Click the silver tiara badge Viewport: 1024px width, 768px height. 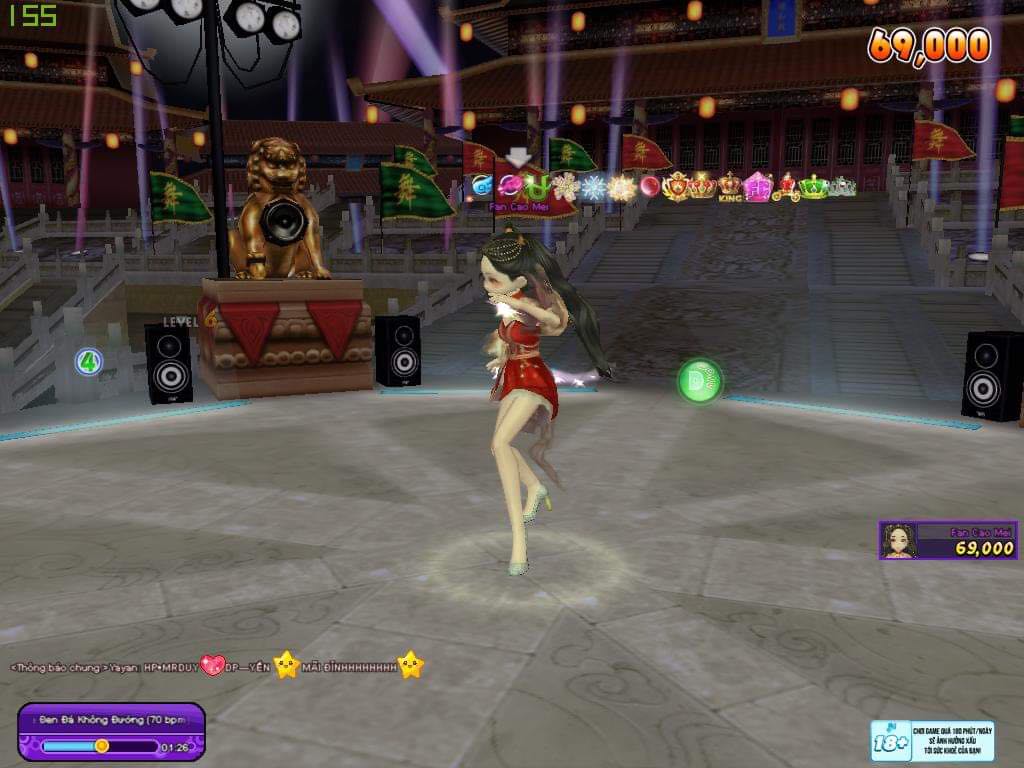point(842,187)
